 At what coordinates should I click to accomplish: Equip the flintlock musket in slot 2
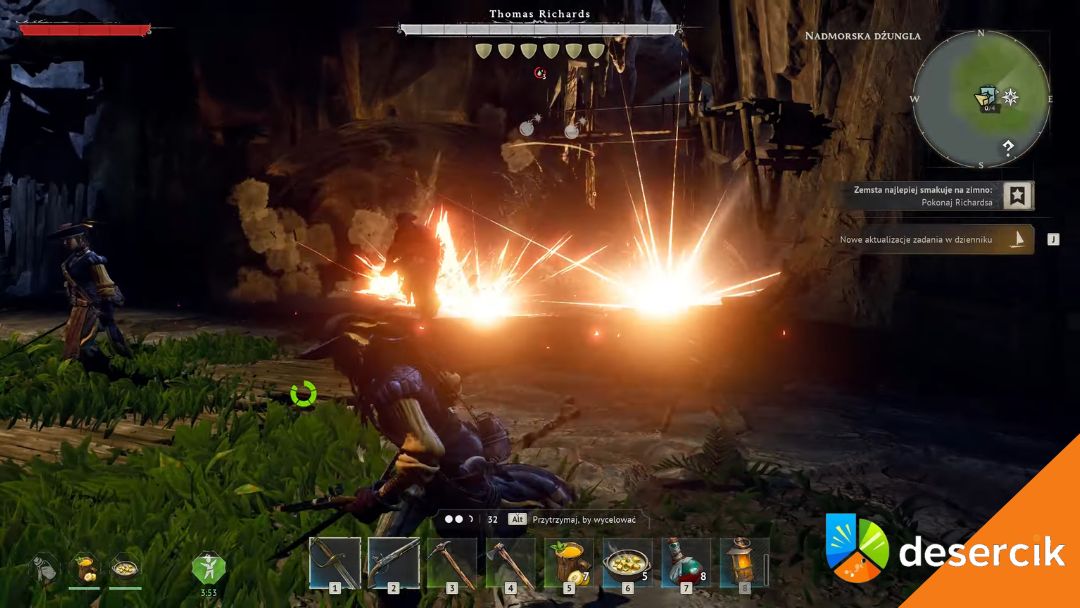click(393, 562)
